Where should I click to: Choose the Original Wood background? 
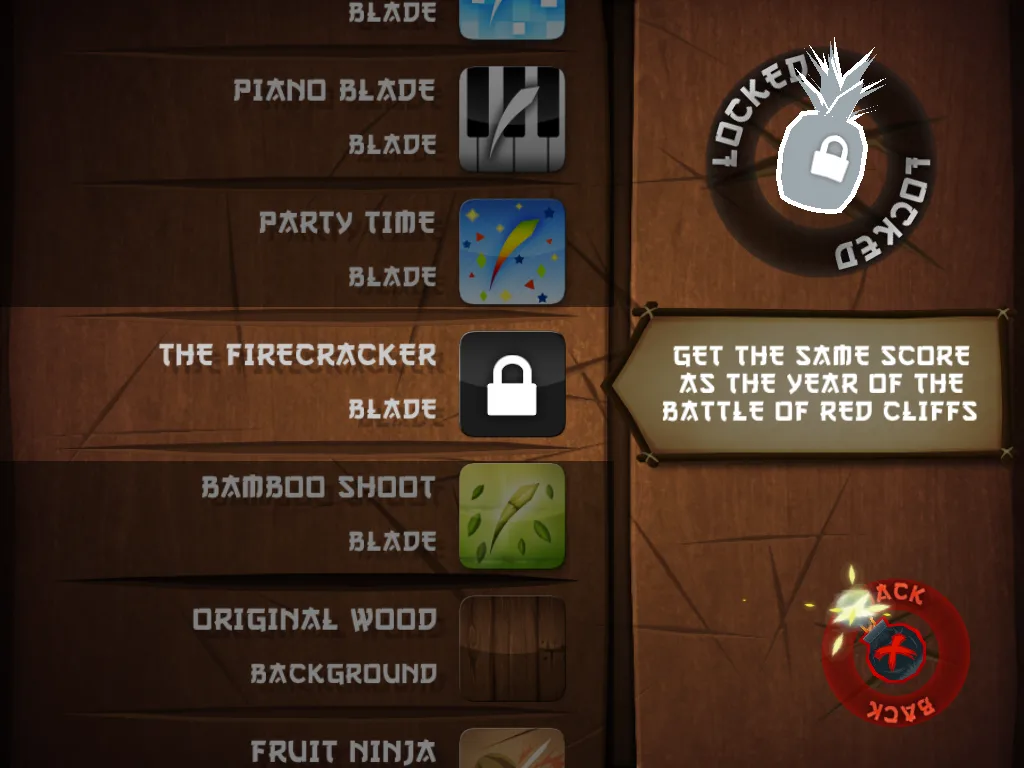point(512,648)
